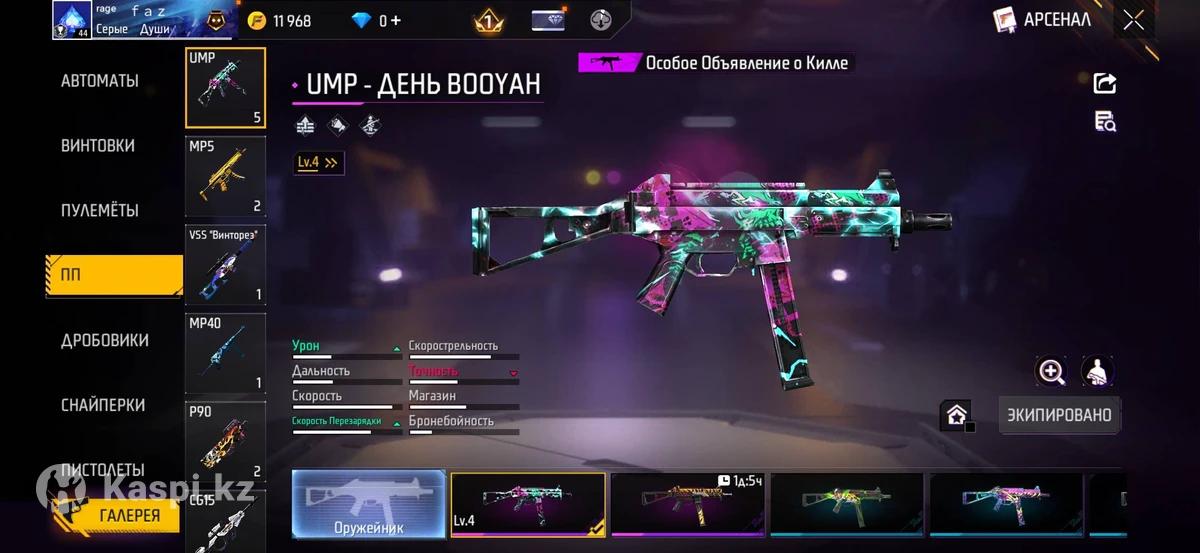Open the Особое Объявление о Килле banner

[715, 63]
